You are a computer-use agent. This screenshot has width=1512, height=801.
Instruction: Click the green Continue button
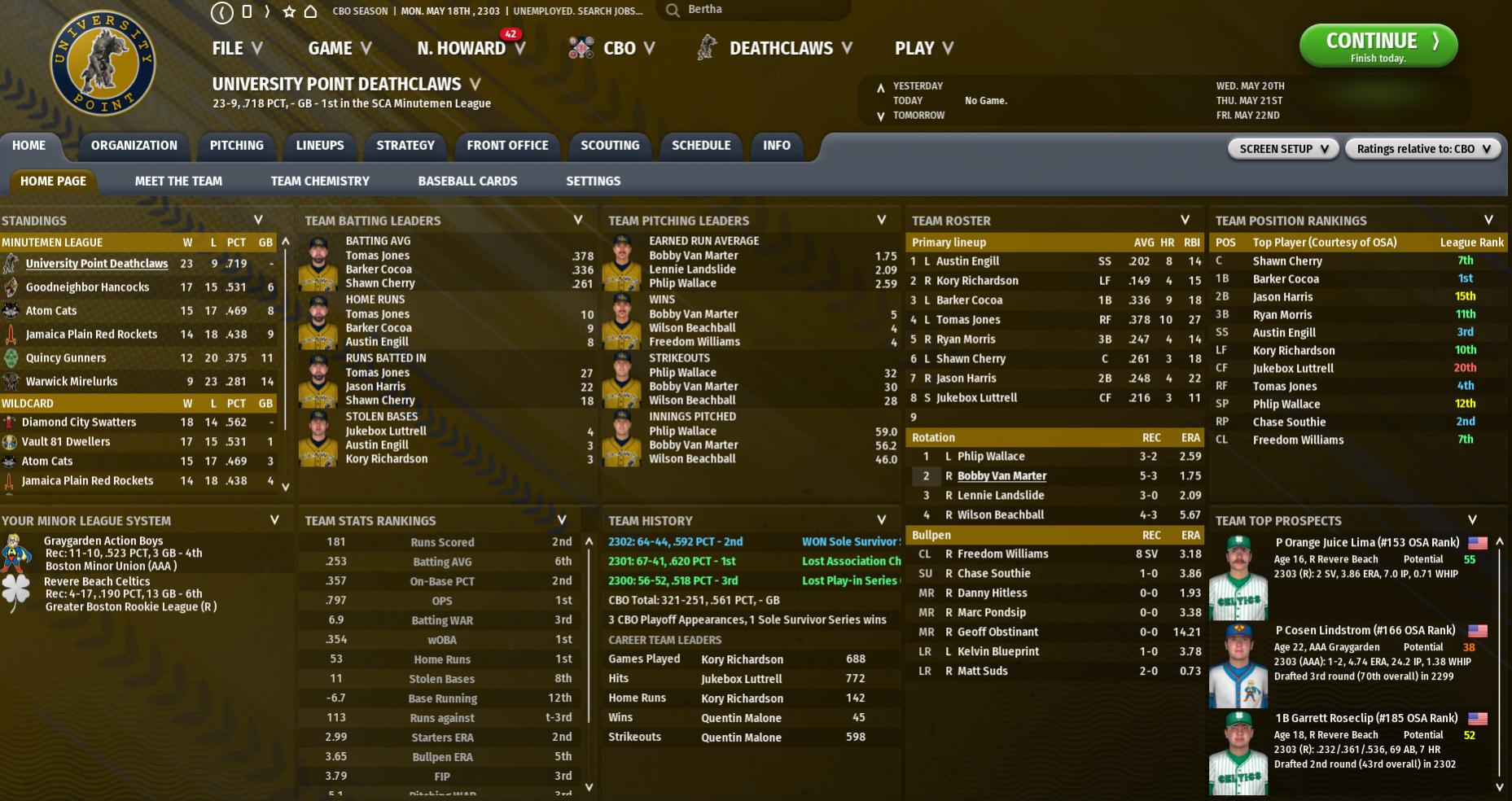click(1378, 46)
